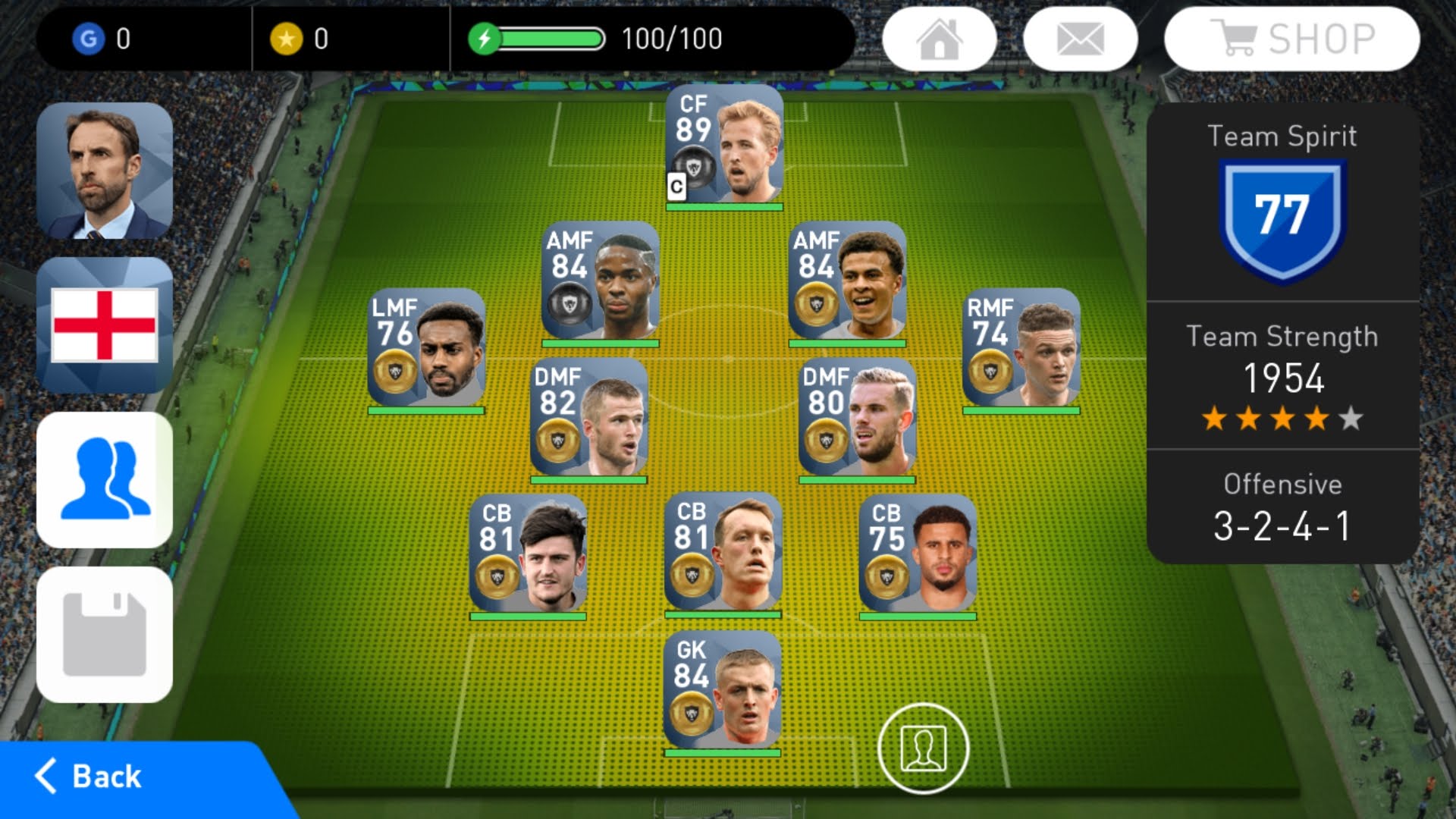Viewport: 1456px width, 819px height.
Task: Select the GK 84 goalkeeper card
Action: pos(722,692)
